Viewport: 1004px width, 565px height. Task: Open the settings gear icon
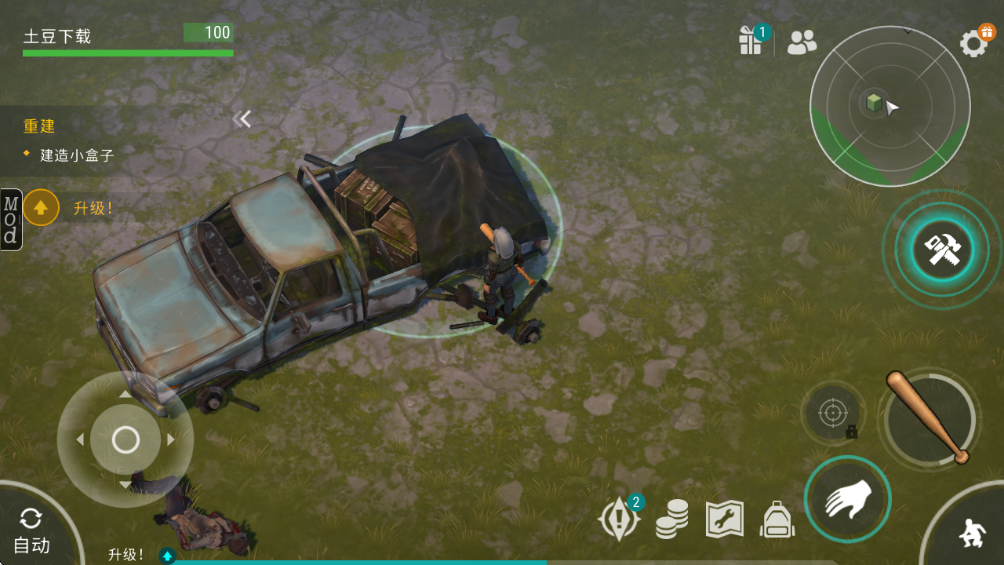[x=974, y=42]
